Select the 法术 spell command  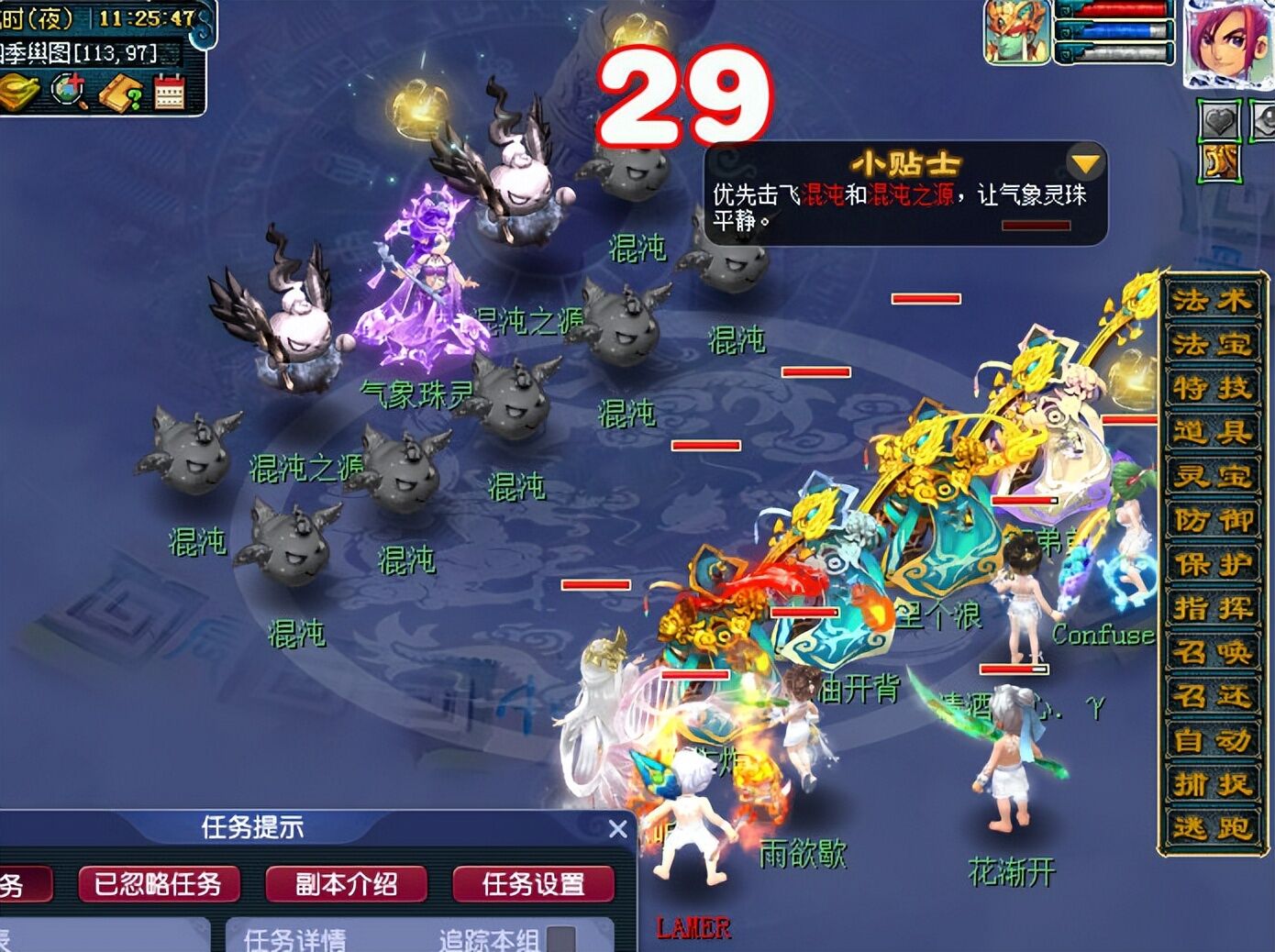pyautogui.click(x=1213, y=303)
